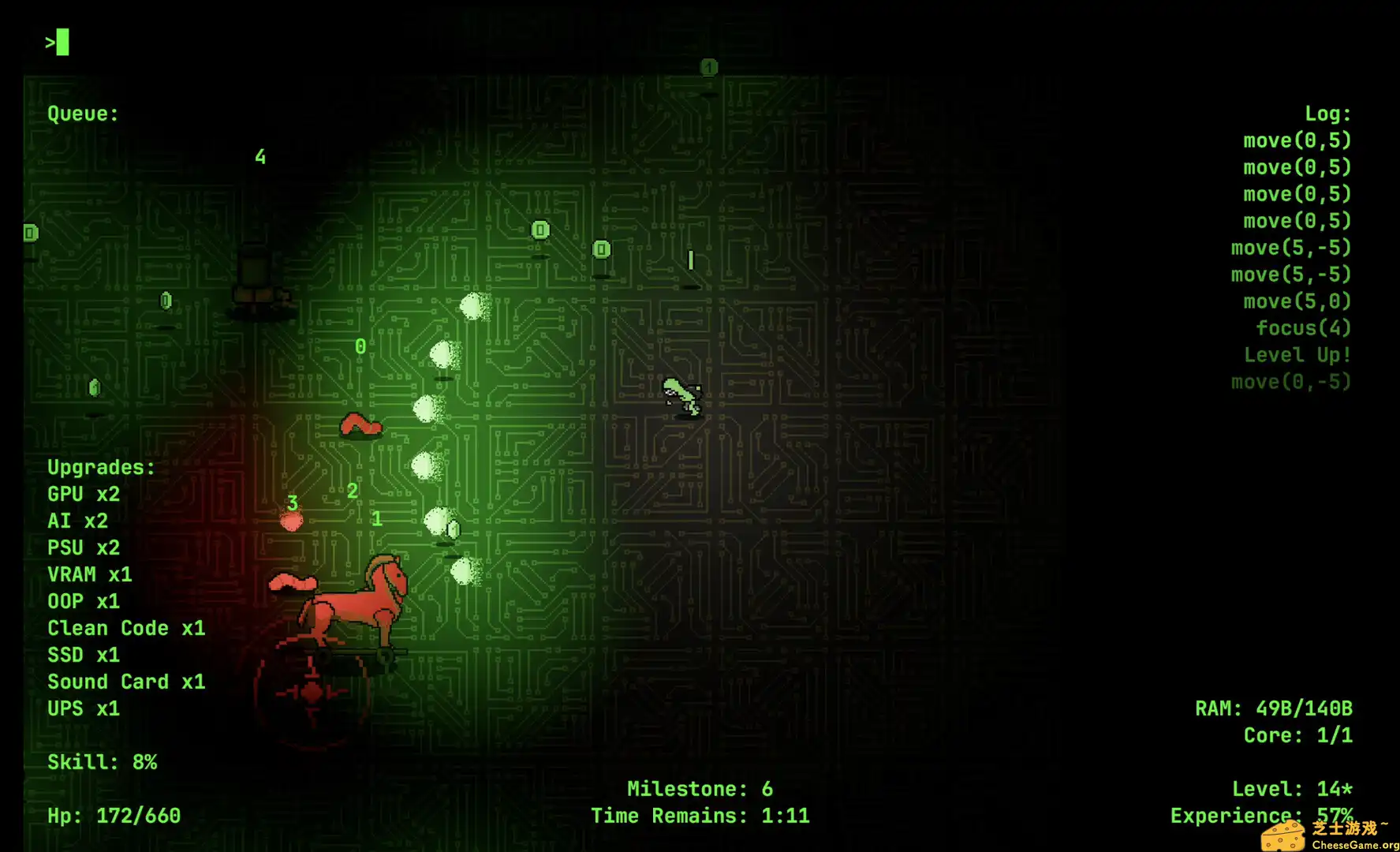The width and height of the screenshot is (1400, 852).
Task: Click the focus(4) entry in the Log
Action: point(1304,327)
